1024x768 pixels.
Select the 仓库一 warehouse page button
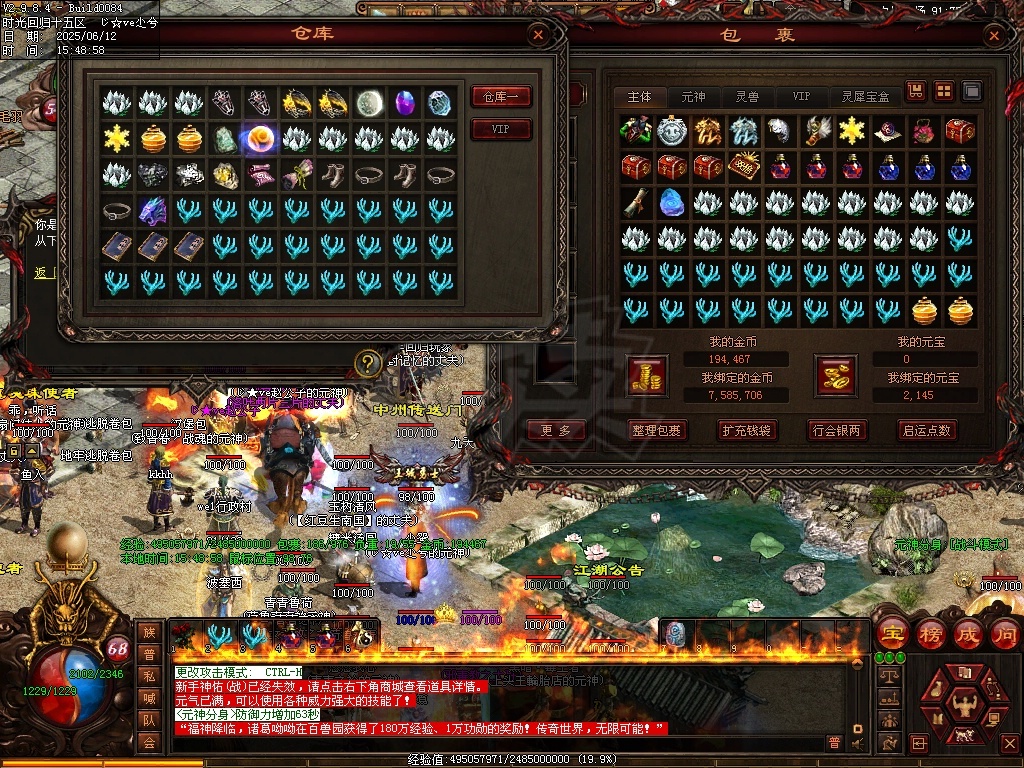[501, 97]
